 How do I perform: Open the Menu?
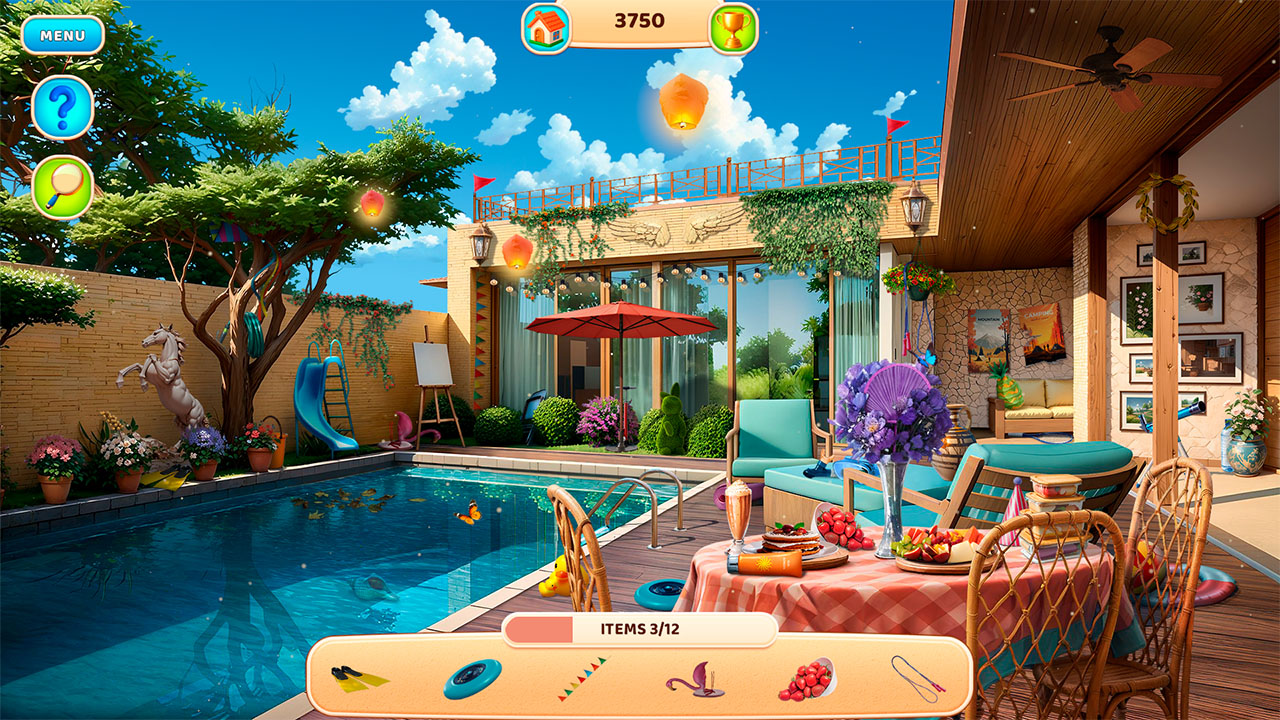tap(62, 33)
